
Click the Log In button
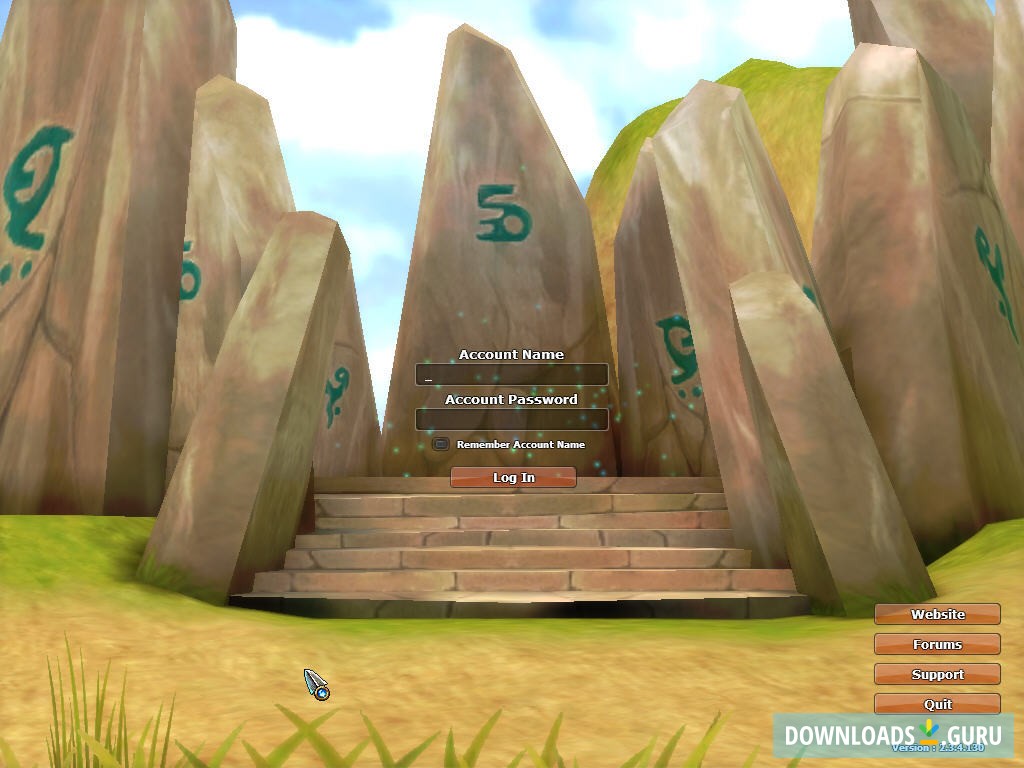513,478
